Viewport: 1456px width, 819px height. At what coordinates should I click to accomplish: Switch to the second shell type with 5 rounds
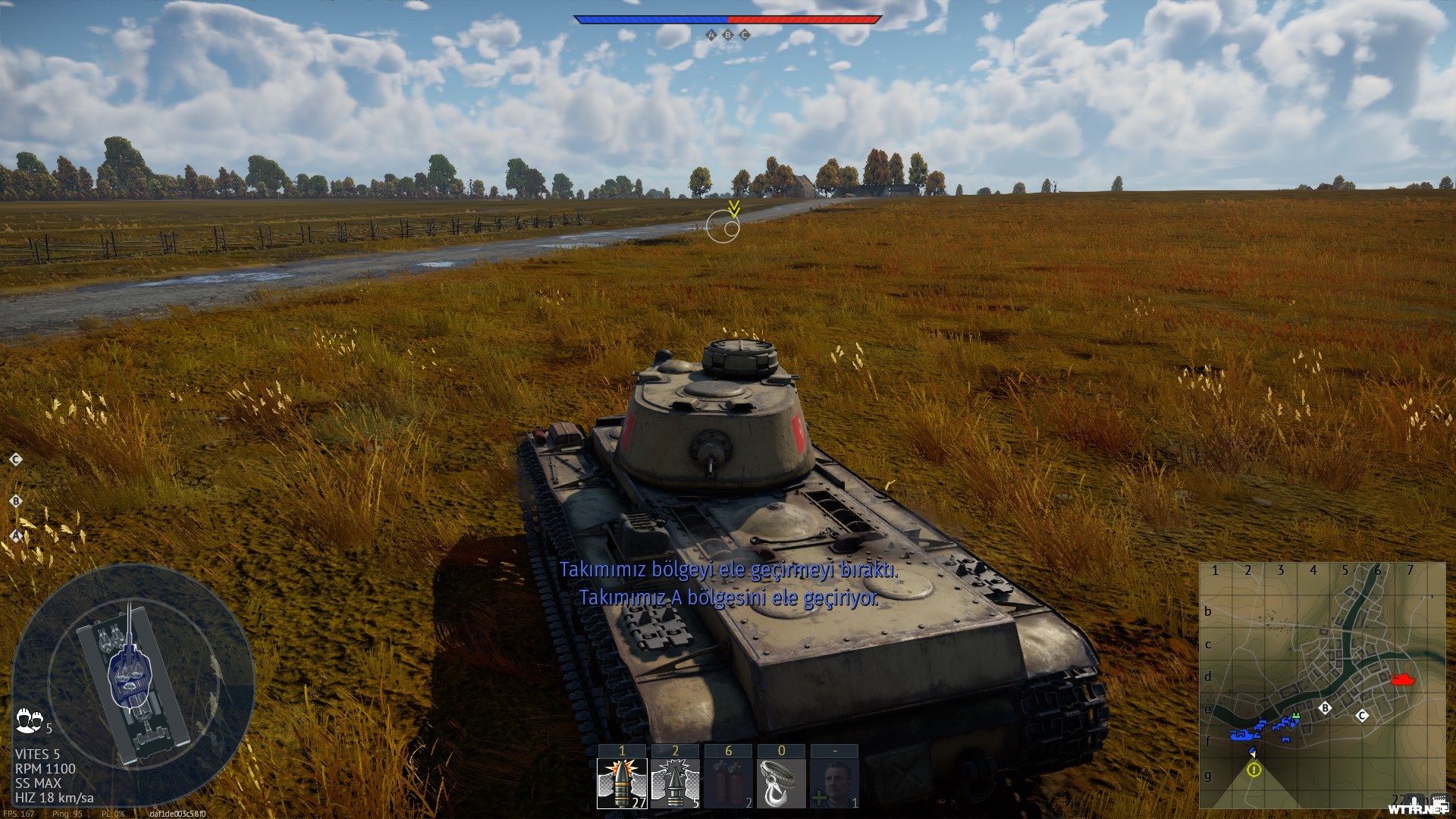pyautogui.click(x=675, y=783)
